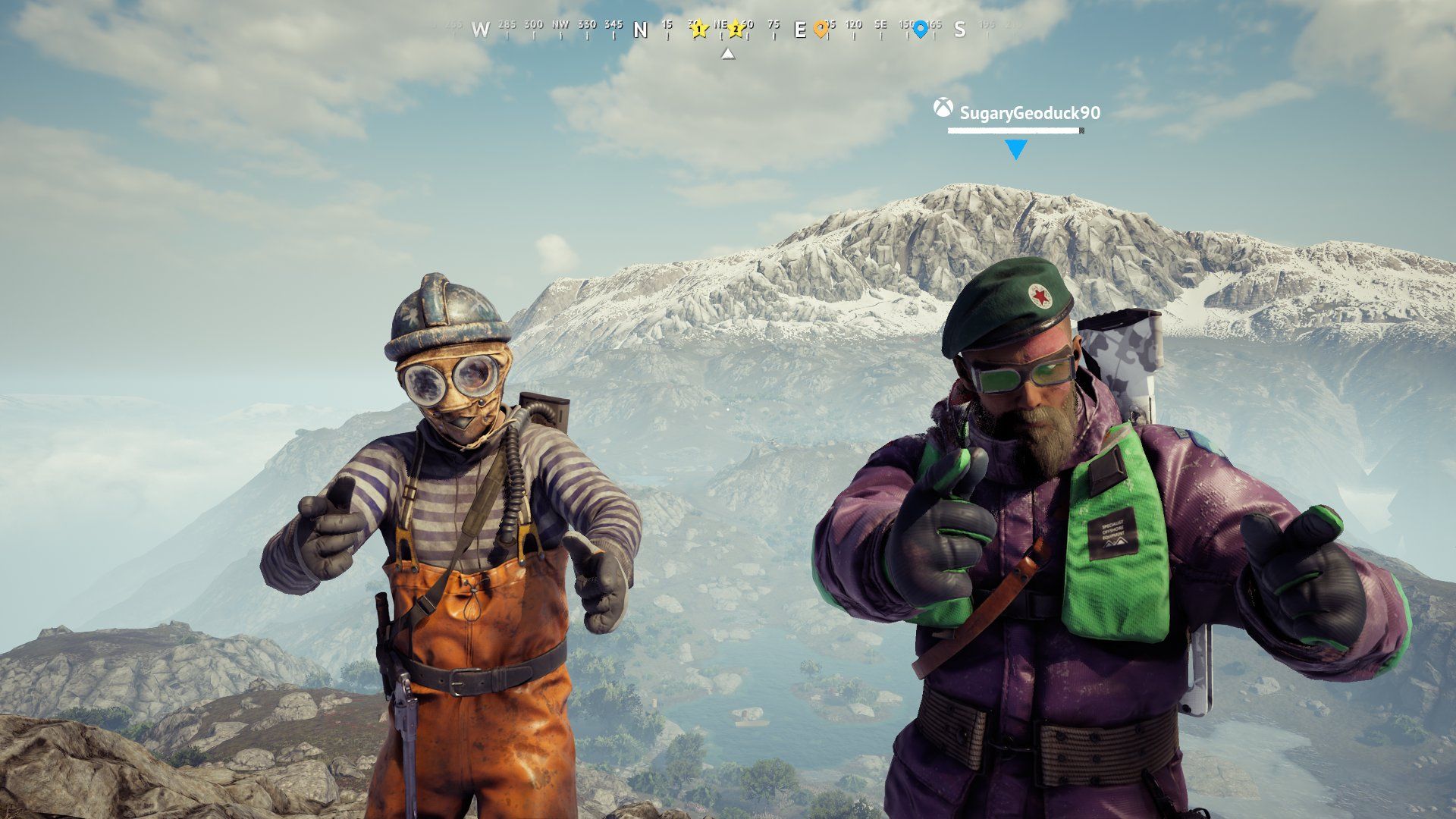The image size is (1456, 819).
Task: Click the blue location pin on the compass
Action: point(920,30)
